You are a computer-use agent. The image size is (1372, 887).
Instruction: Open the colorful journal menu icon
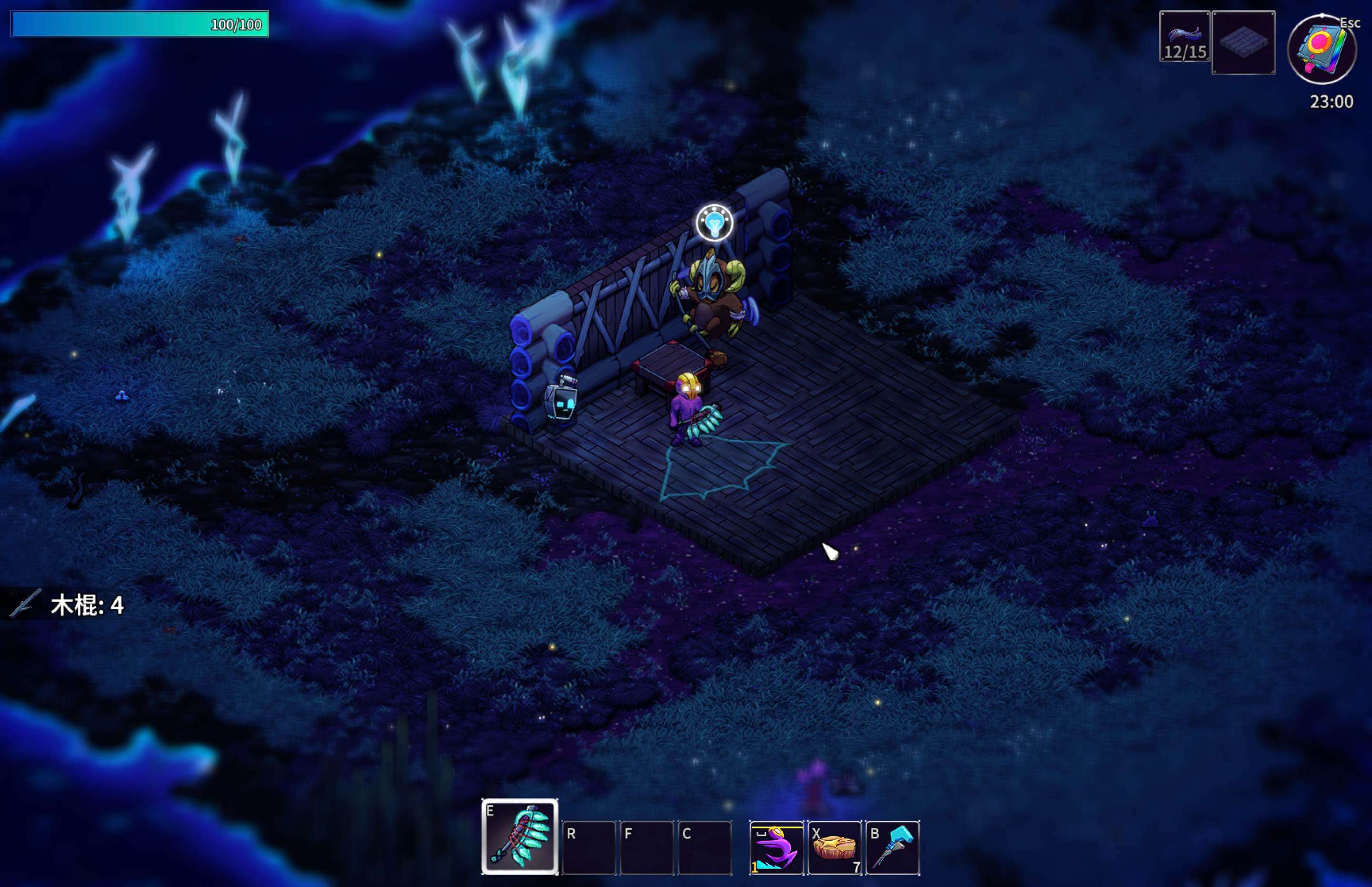(x=1322, y=50)
